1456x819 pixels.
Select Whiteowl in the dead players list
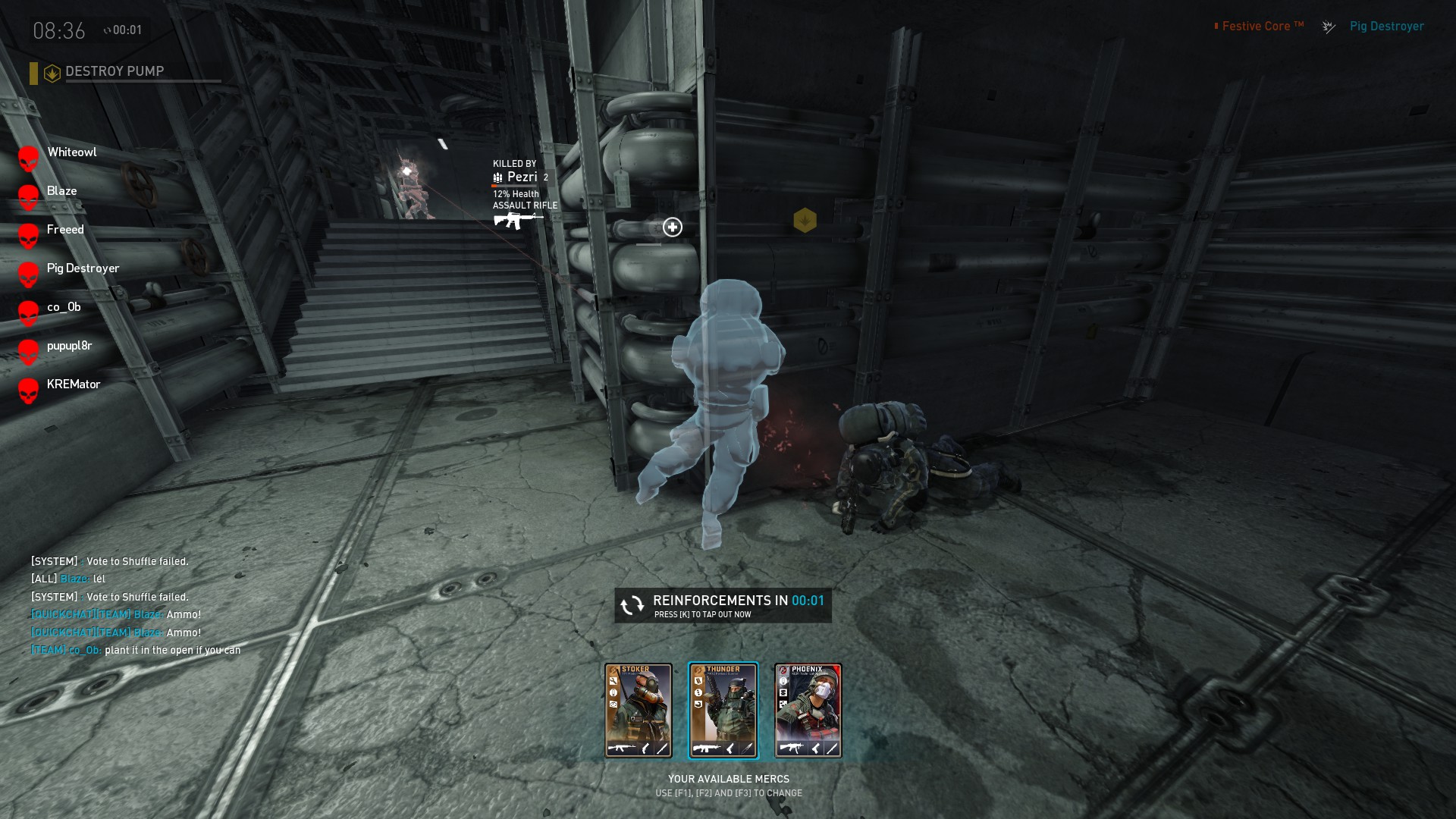[x=71, y=152]
